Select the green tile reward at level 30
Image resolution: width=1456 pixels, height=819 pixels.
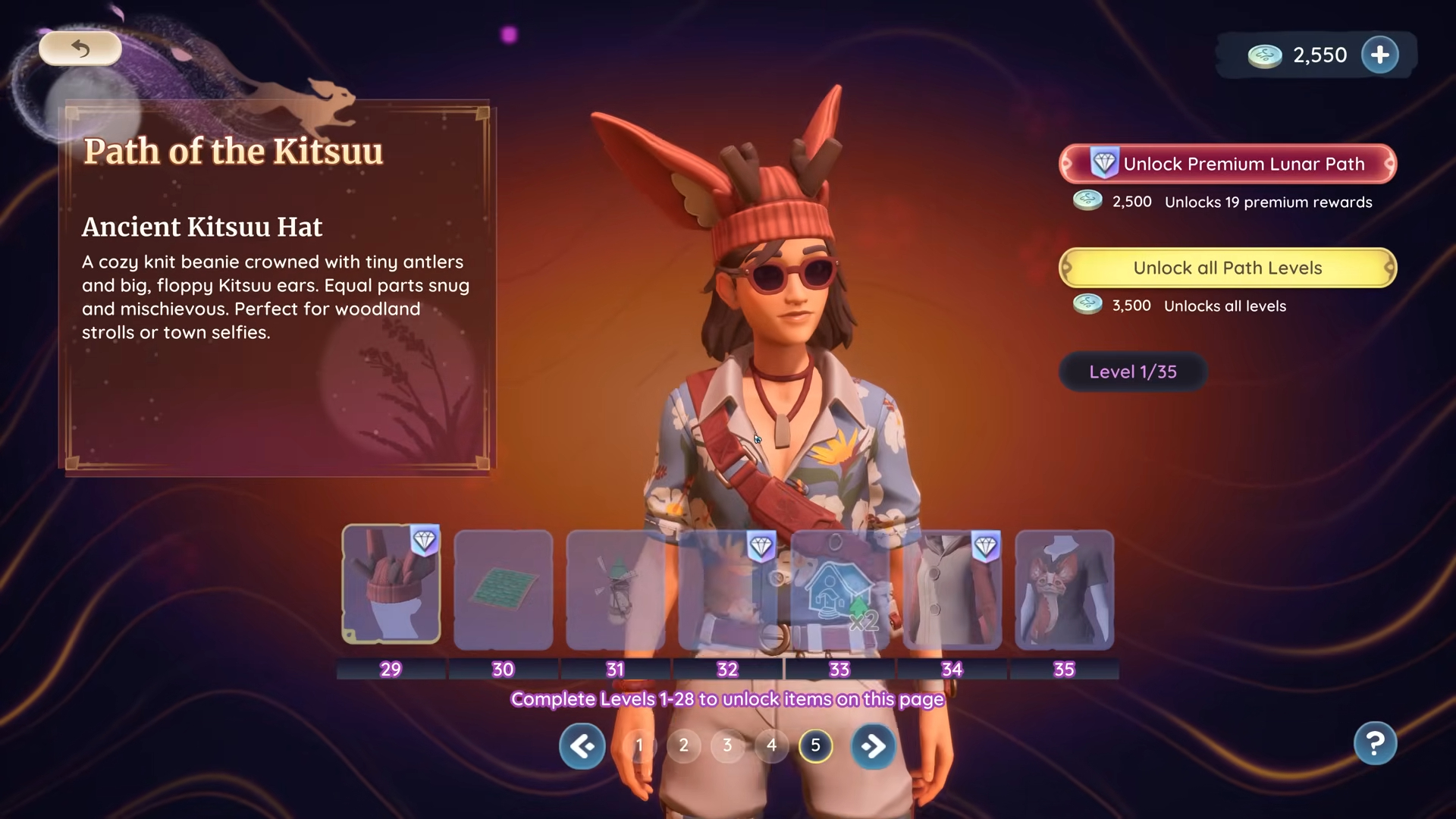click(x=504, y=589)
